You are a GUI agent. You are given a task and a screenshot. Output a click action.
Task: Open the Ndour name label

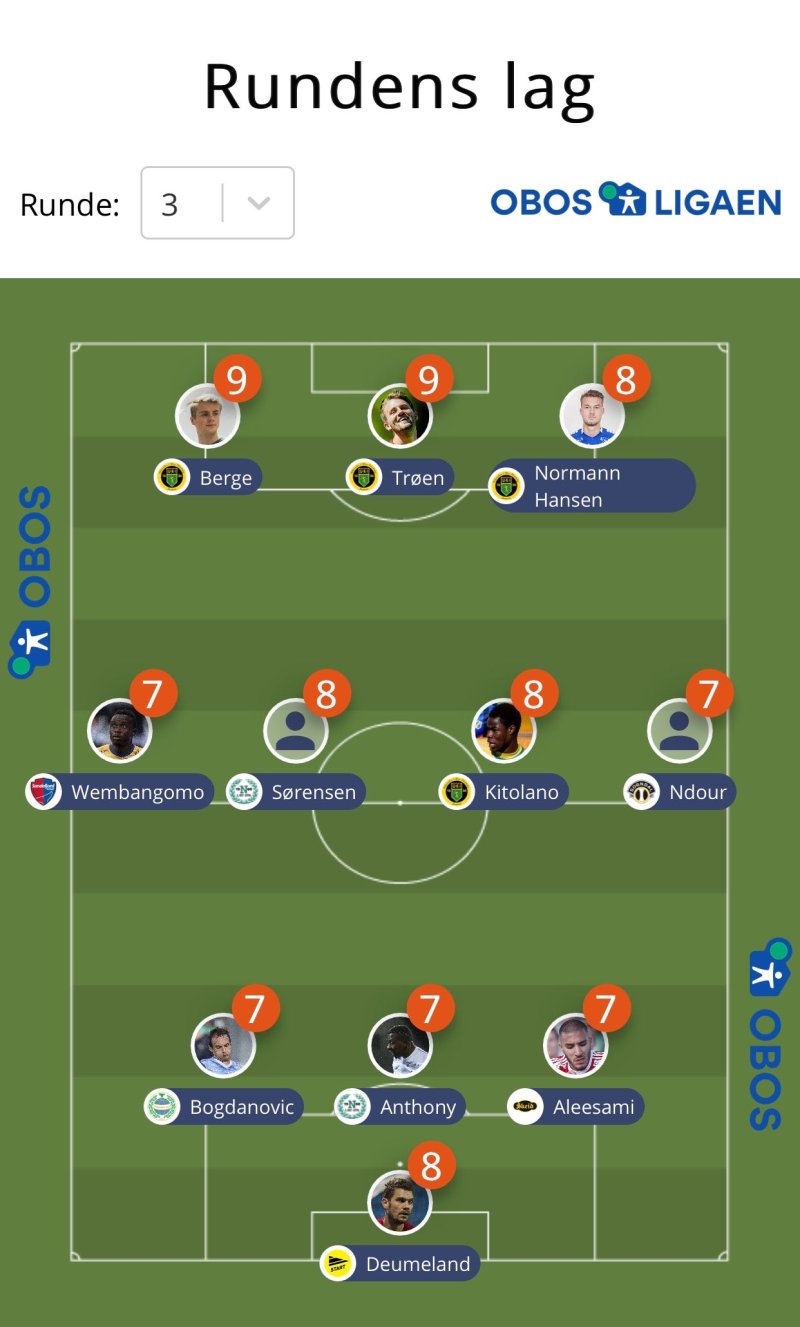click(x=696, y=793)
